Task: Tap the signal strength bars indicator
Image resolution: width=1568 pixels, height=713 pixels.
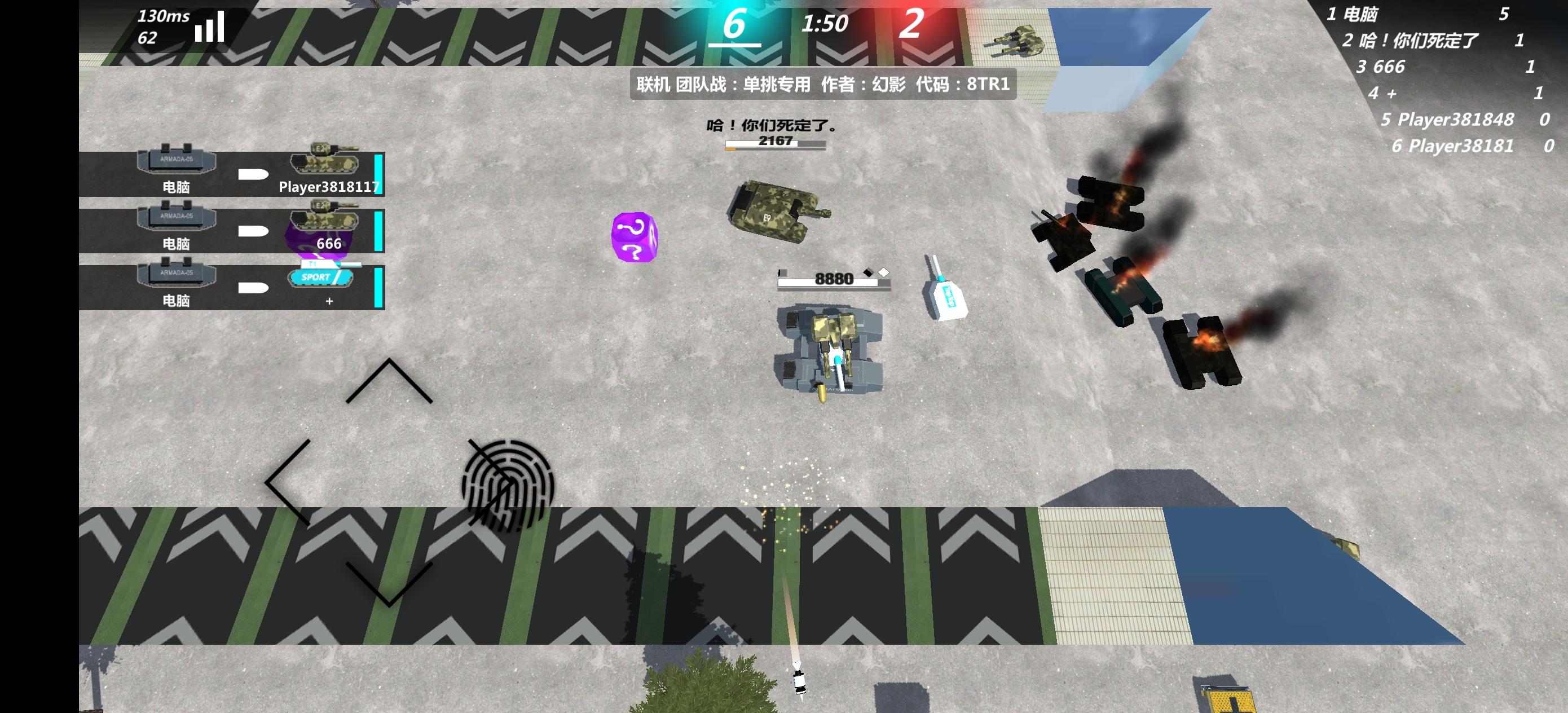Action: point(209,28)
